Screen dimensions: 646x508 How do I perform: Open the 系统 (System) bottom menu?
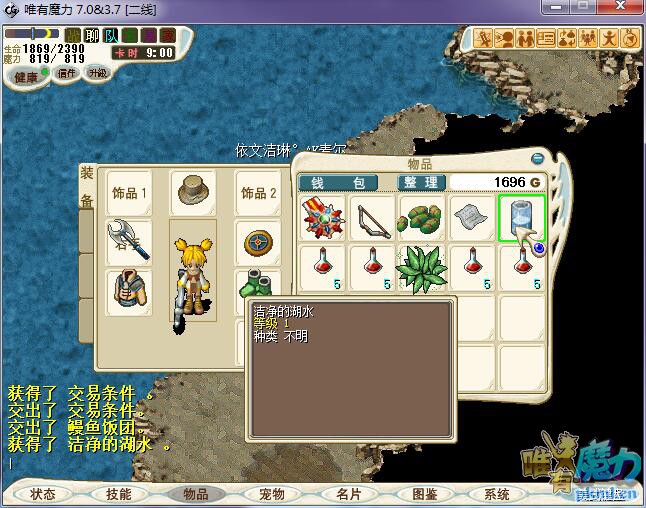497,494
